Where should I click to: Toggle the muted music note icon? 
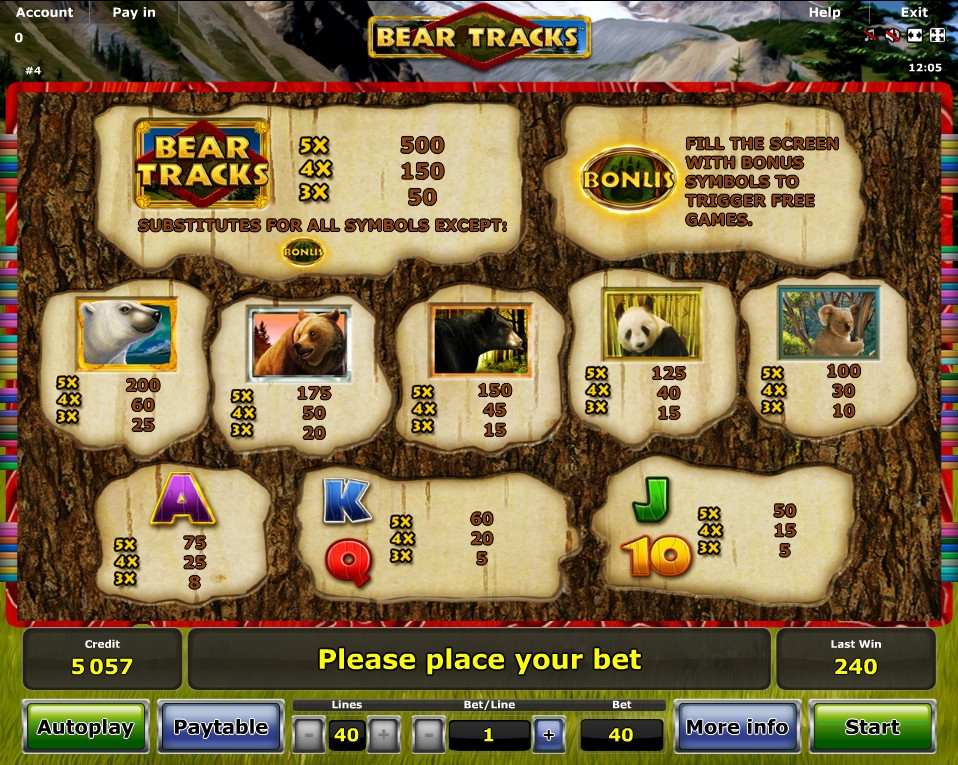tap(871, 35)
